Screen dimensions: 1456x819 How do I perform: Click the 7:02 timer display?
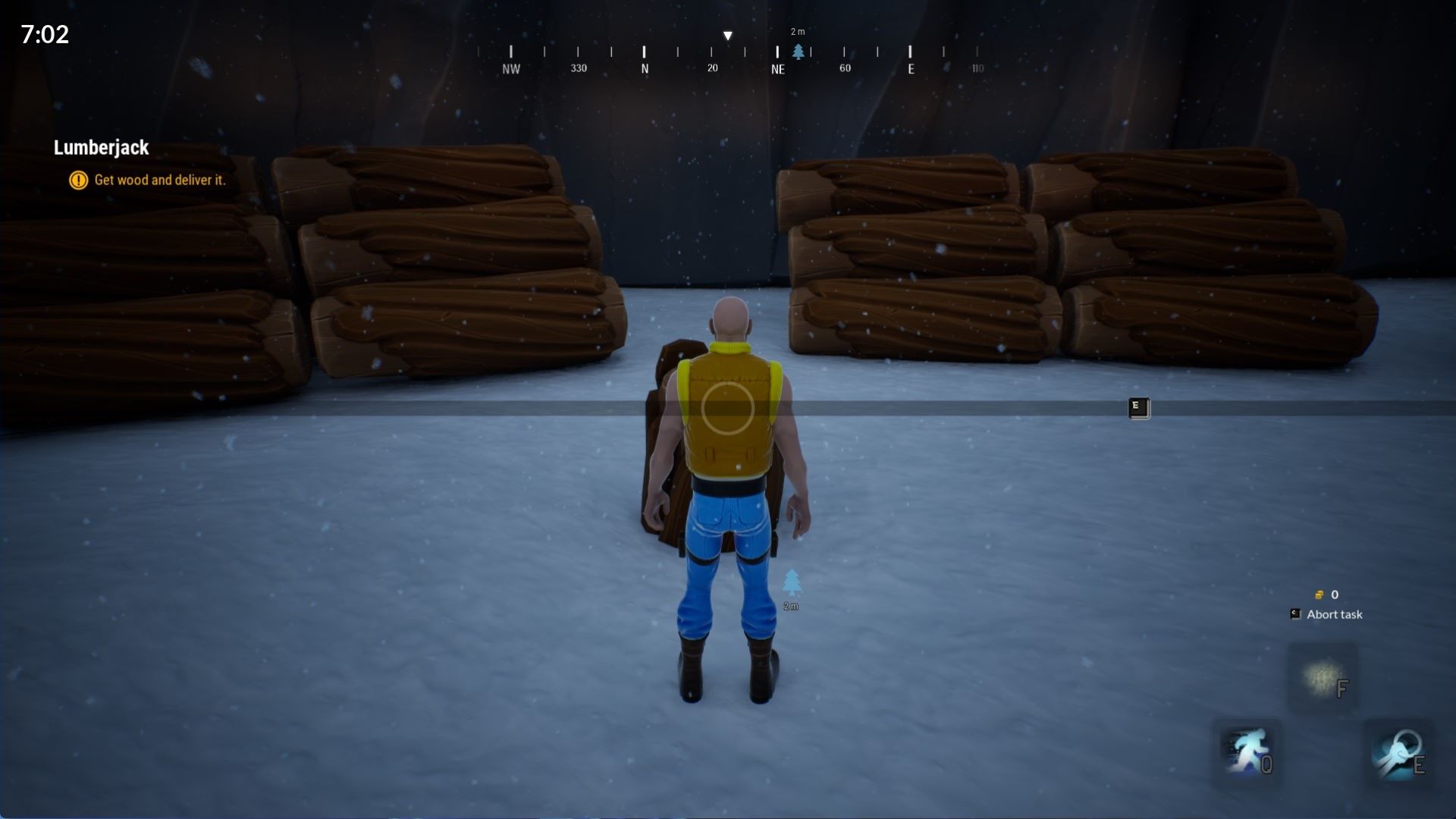point(43,33)
